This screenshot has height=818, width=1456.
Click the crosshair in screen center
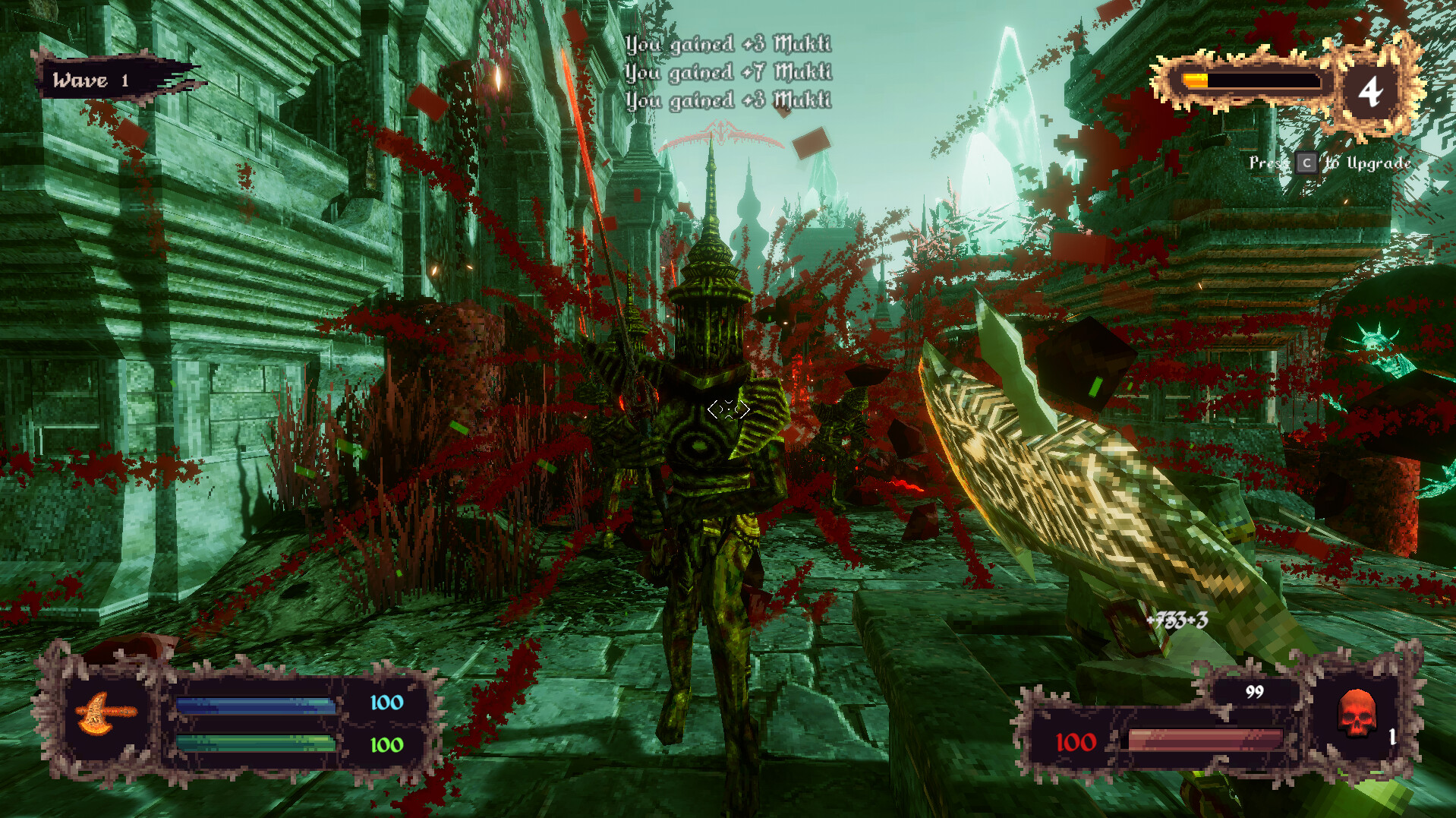728,409
